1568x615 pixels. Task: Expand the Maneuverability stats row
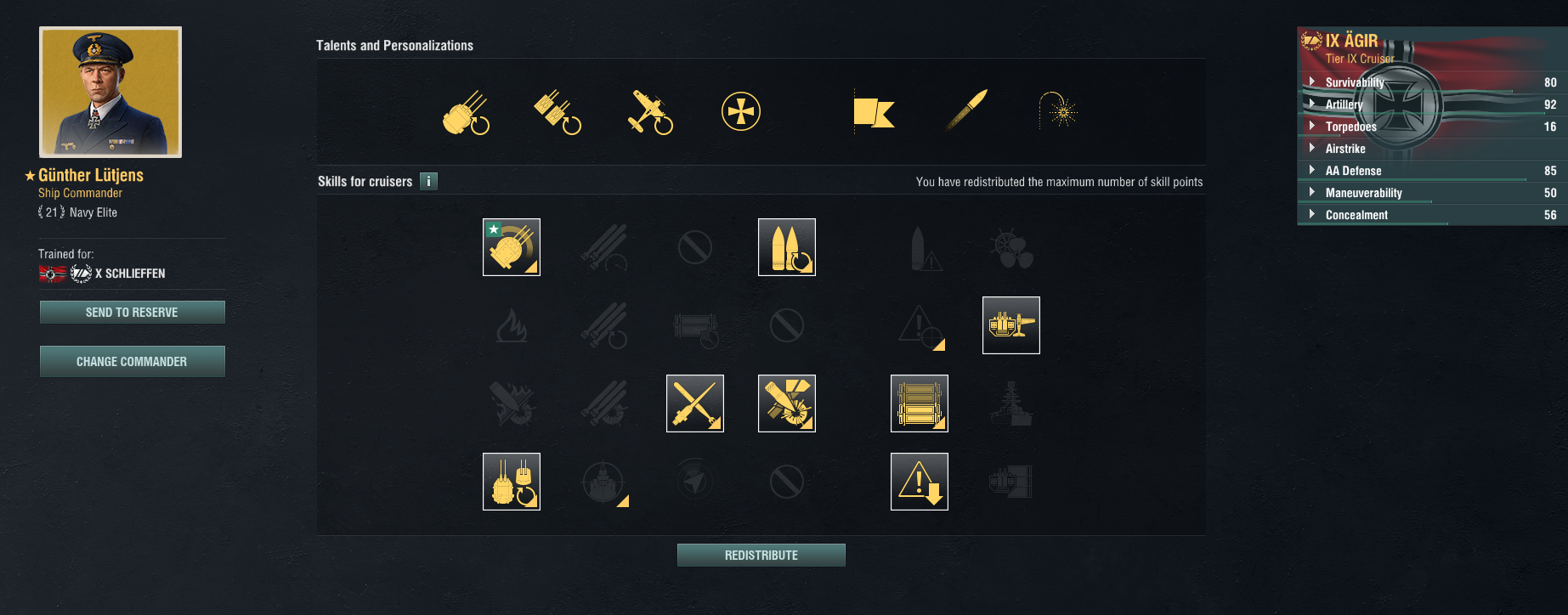coord(1313,193)
